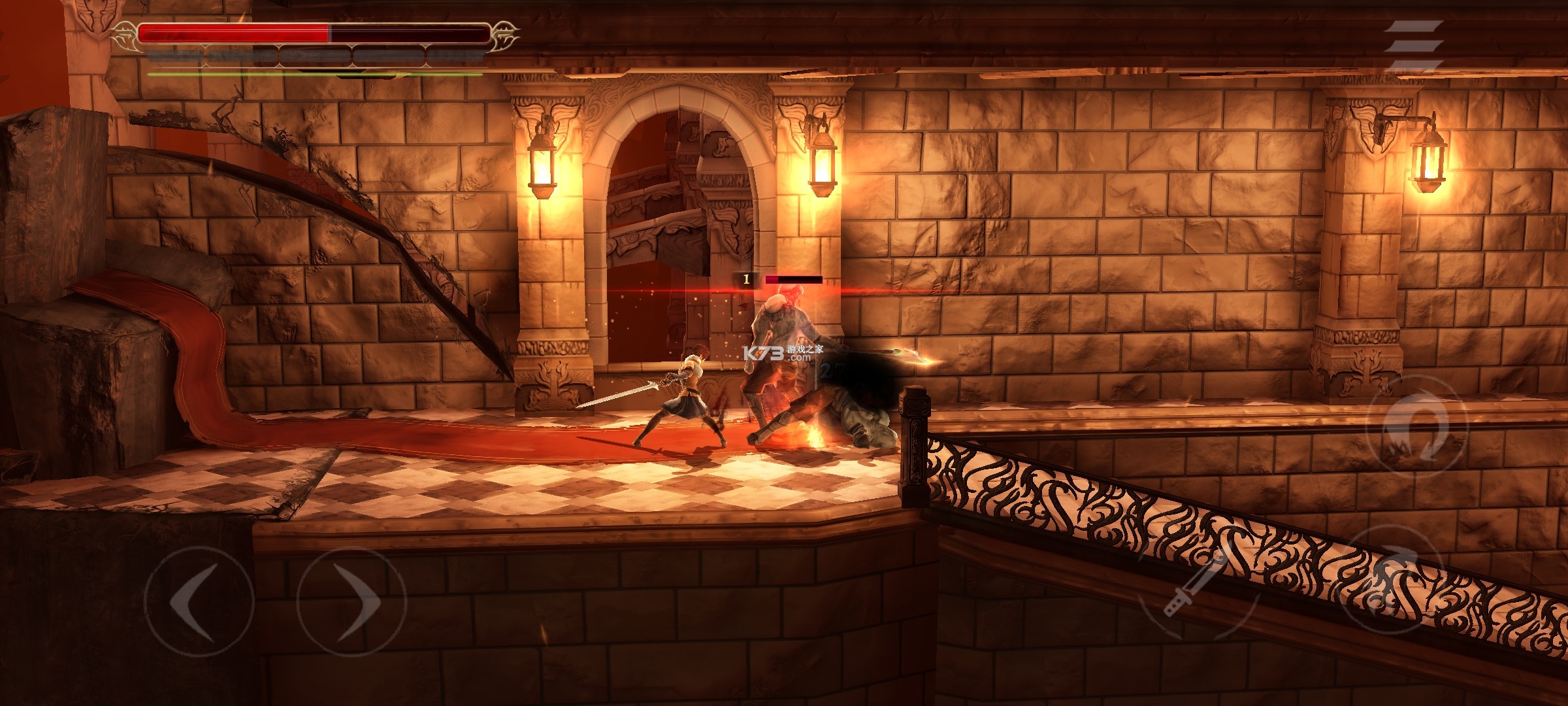Tap the move-right arrow button
The width and height of the screenshot is (1568, 706).
[x=352, y=601]
